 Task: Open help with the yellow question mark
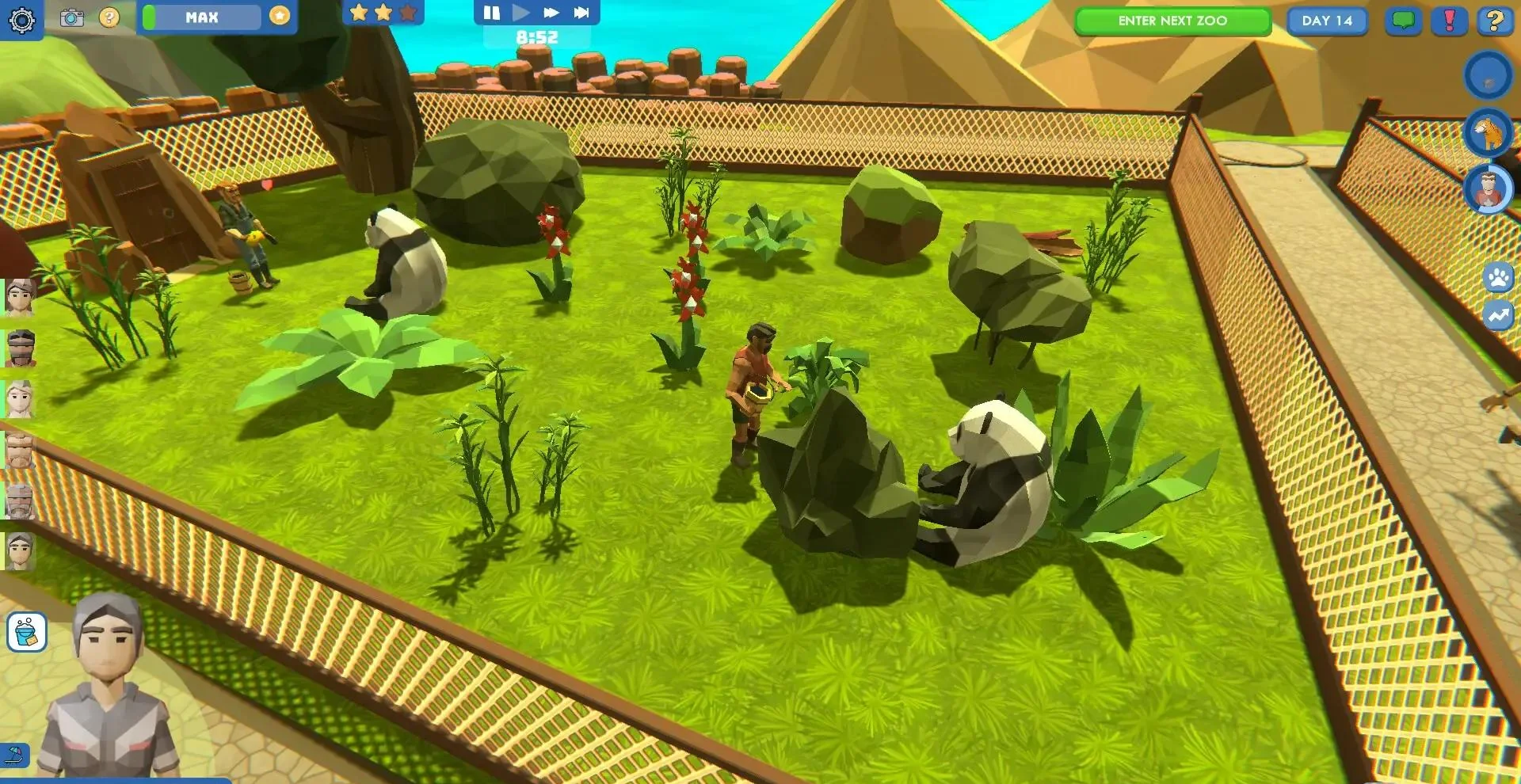1496,21
